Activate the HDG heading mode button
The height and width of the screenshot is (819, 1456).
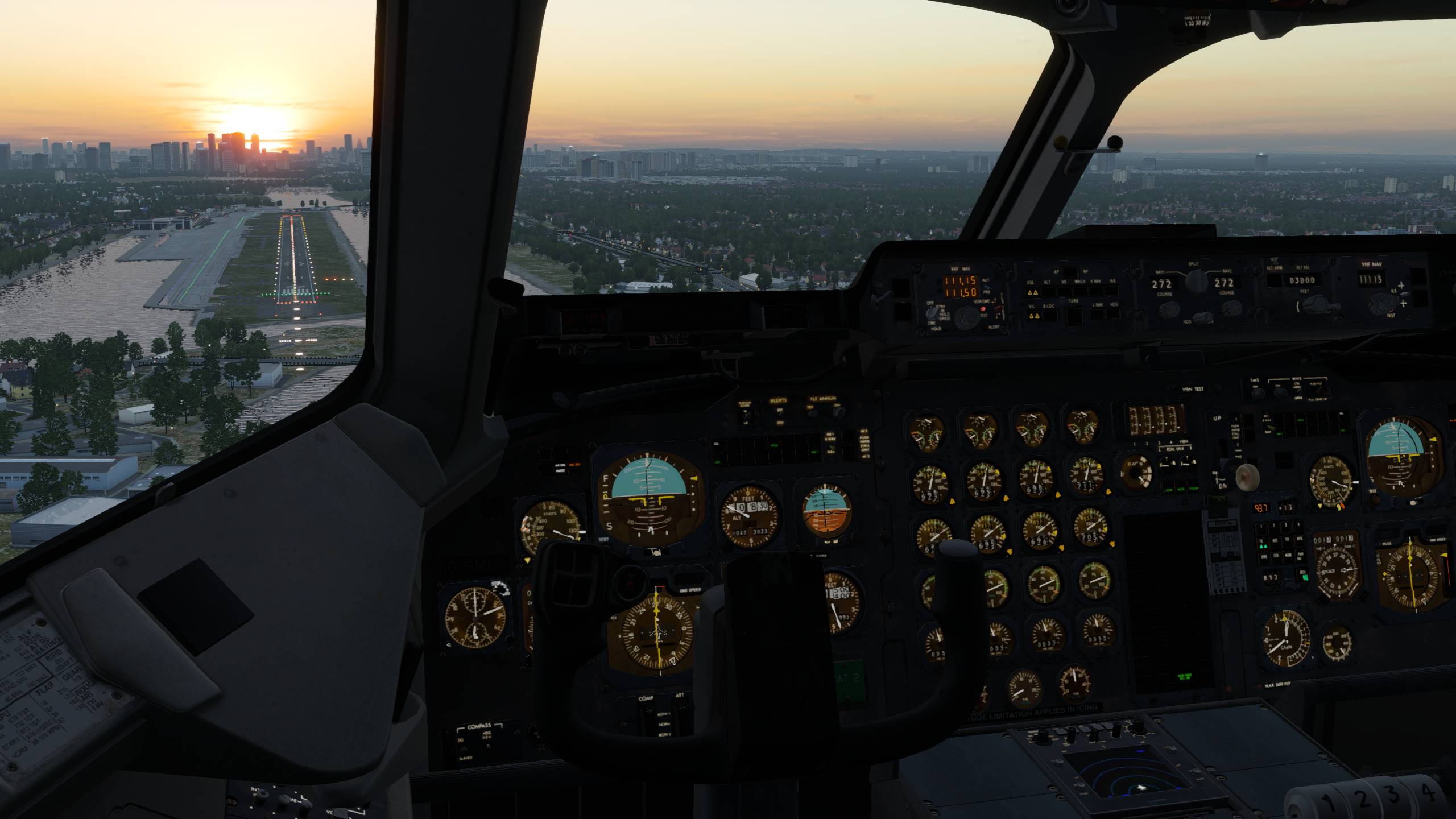[x=1113, y=315]
